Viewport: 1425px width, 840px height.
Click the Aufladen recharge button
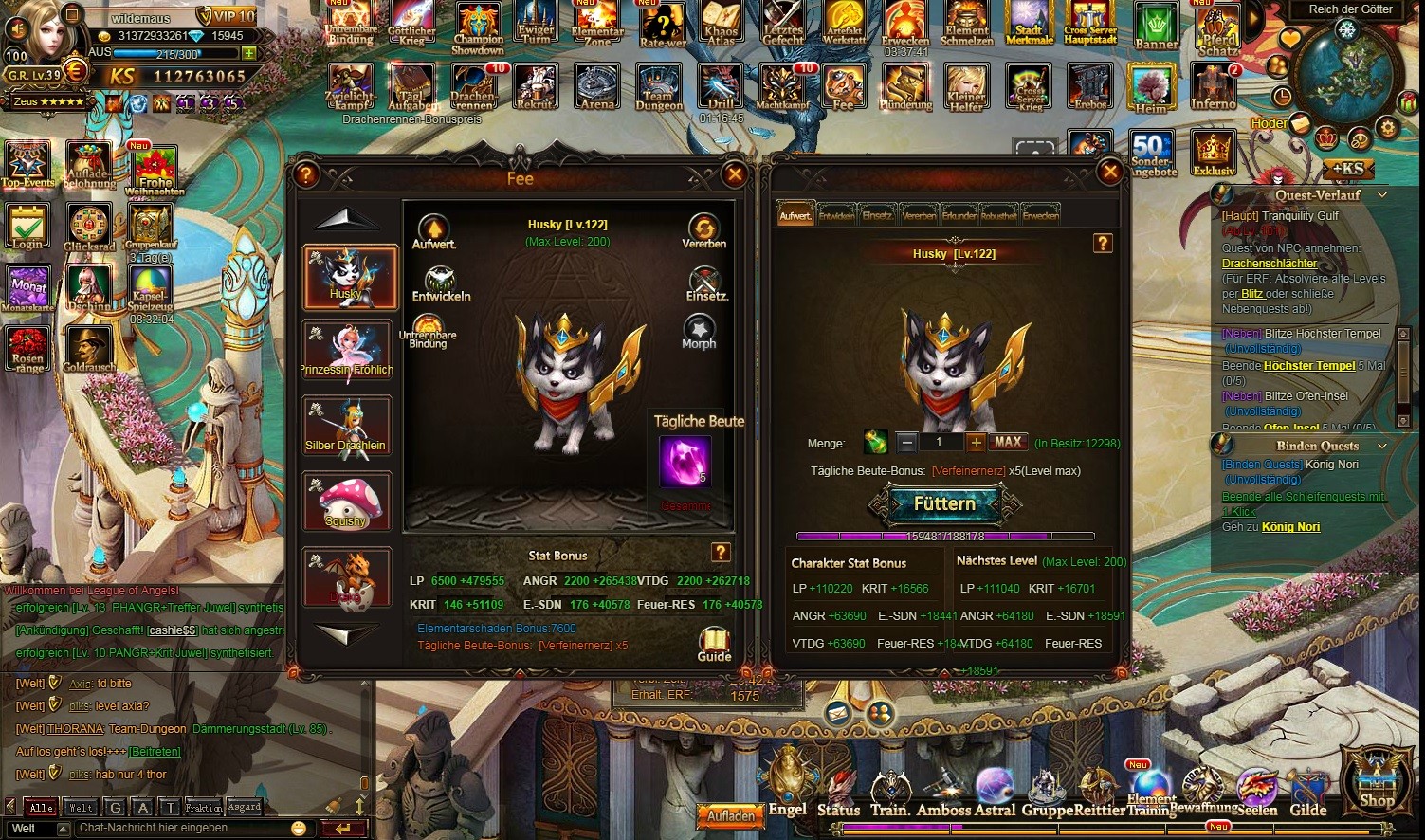point(732,815)
